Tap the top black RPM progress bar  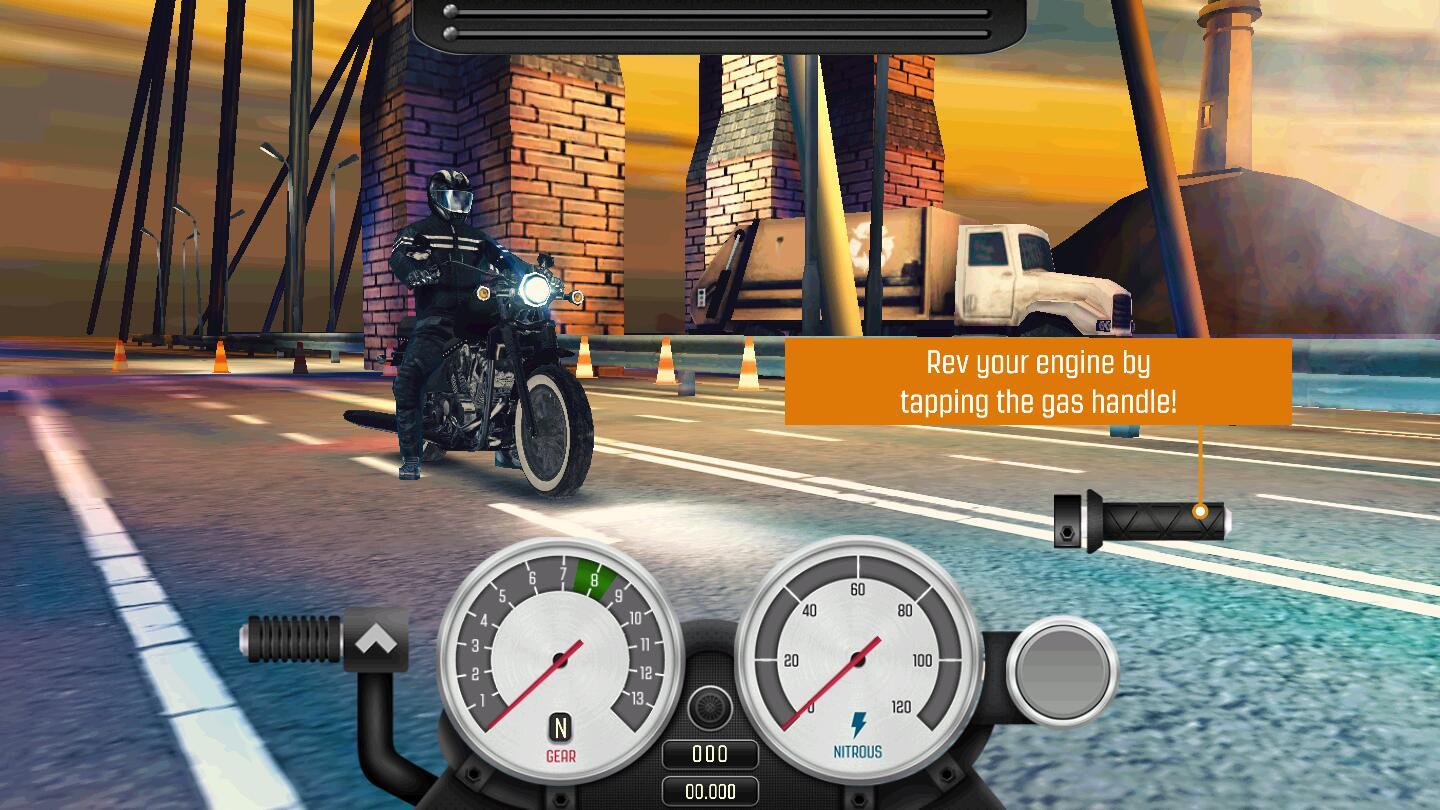tap(718, 12)
